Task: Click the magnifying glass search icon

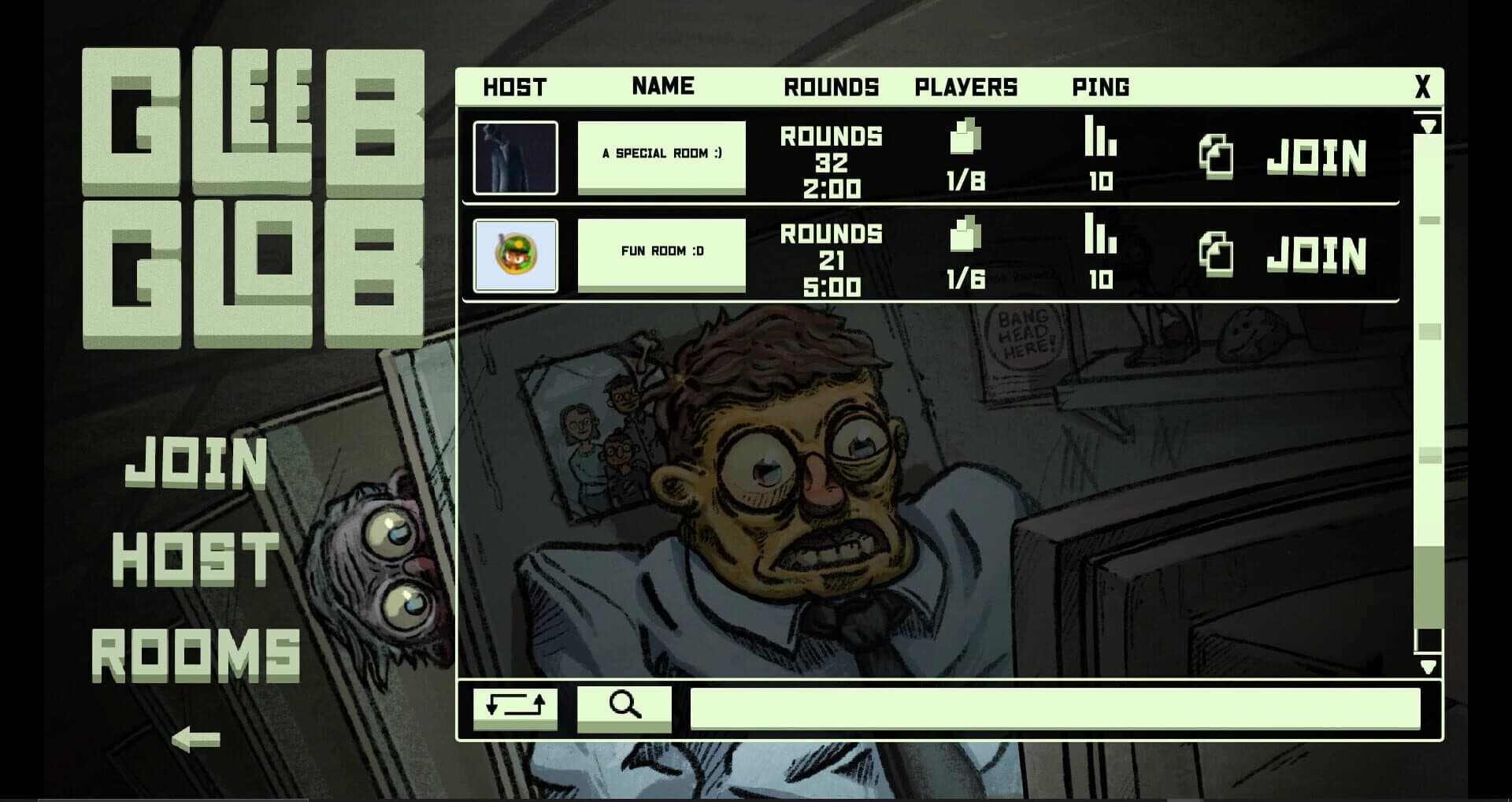Action: coord(624,707)
